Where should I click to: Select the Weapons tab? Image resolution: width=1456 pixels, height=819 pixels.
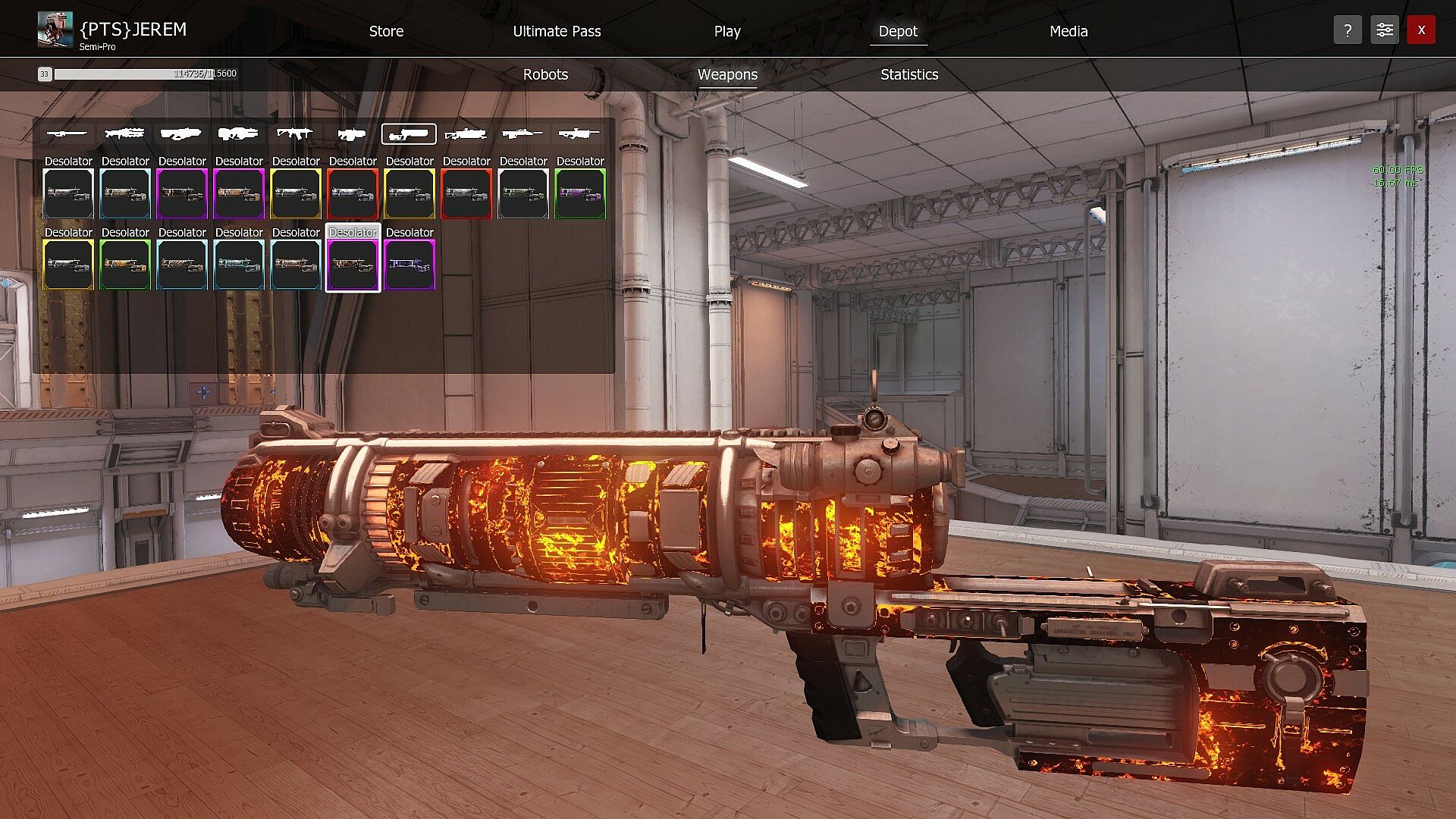(x=727, y=74)
